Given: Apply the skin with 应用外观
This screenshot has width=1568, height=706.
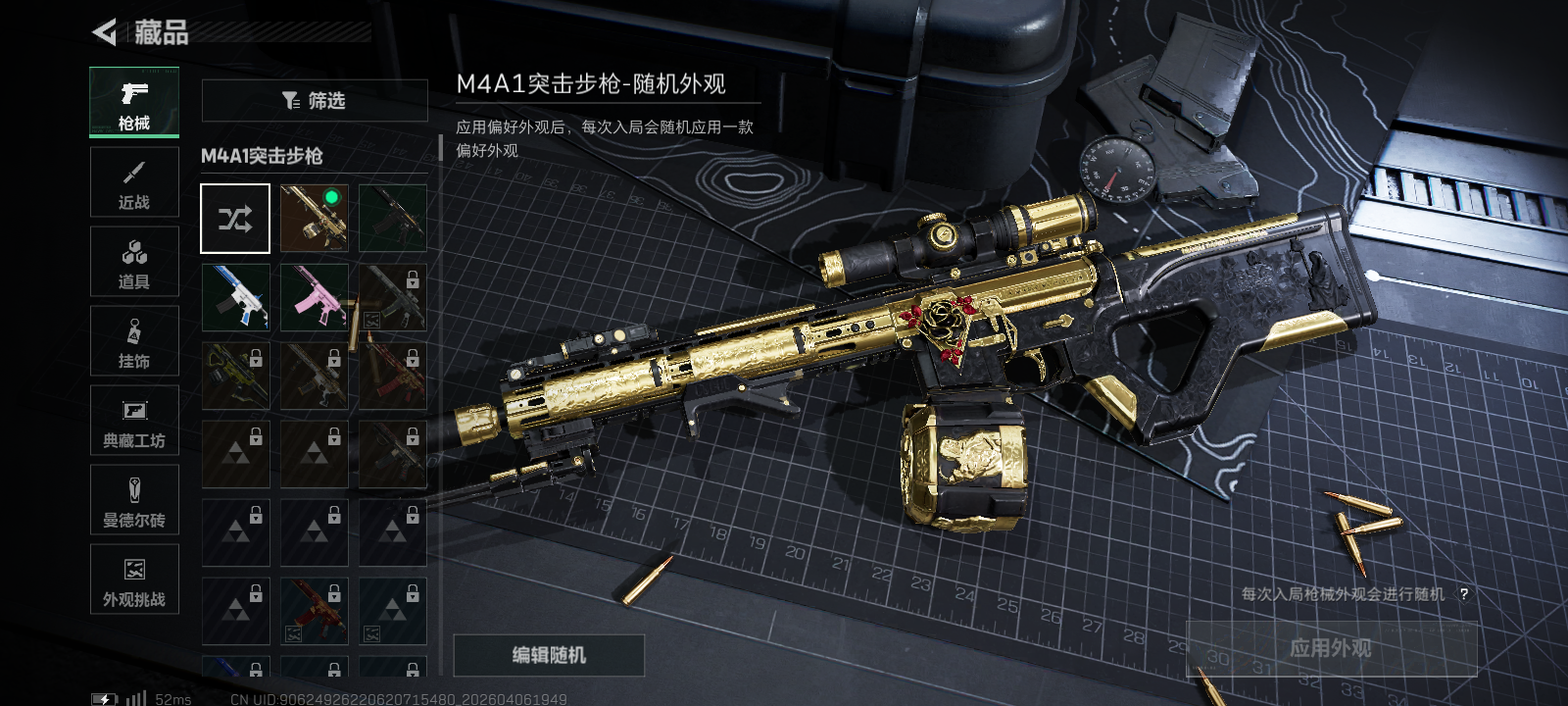Looking at the screenshot, I should [1331, 648].
